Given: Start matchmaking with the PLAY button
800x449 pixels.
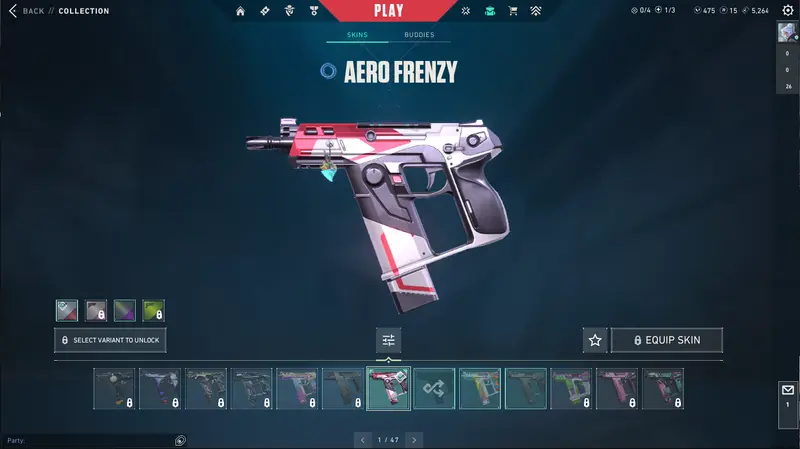Looking at the screenshot, I should click(x=388, y=11).
